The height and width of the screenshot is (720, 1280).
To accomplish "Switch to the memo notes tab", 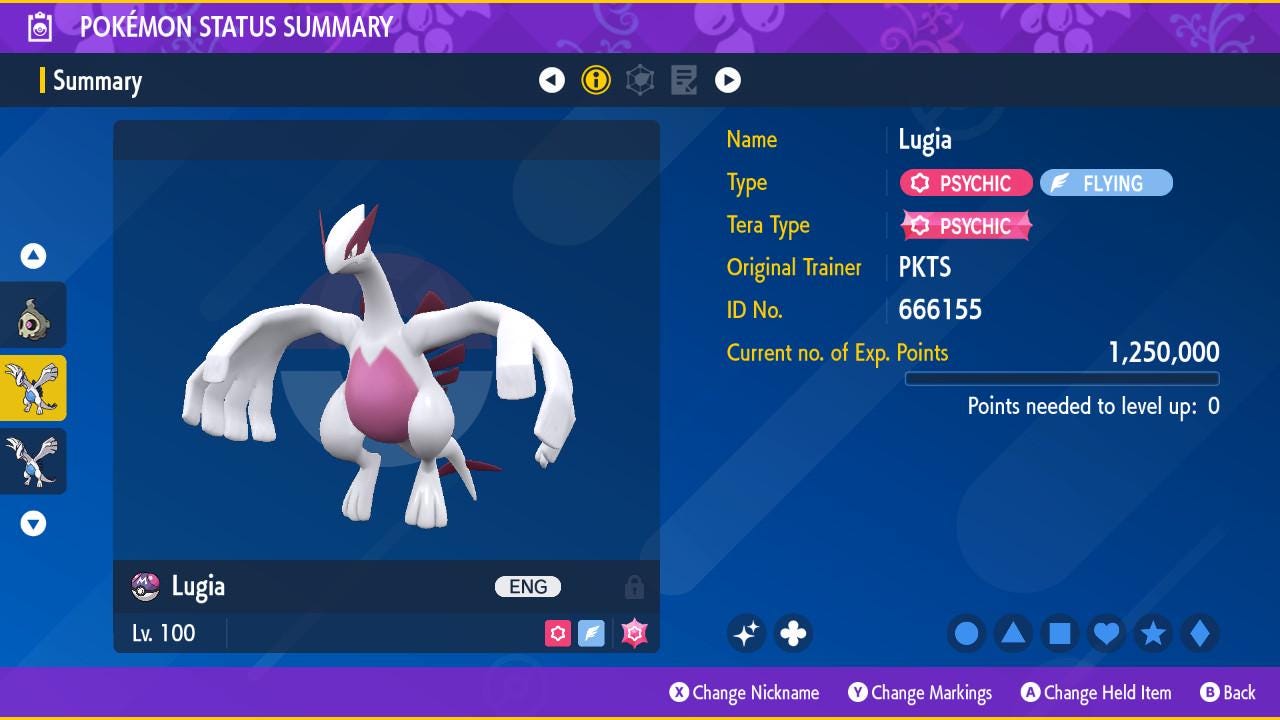I will (x=684, y=80).
